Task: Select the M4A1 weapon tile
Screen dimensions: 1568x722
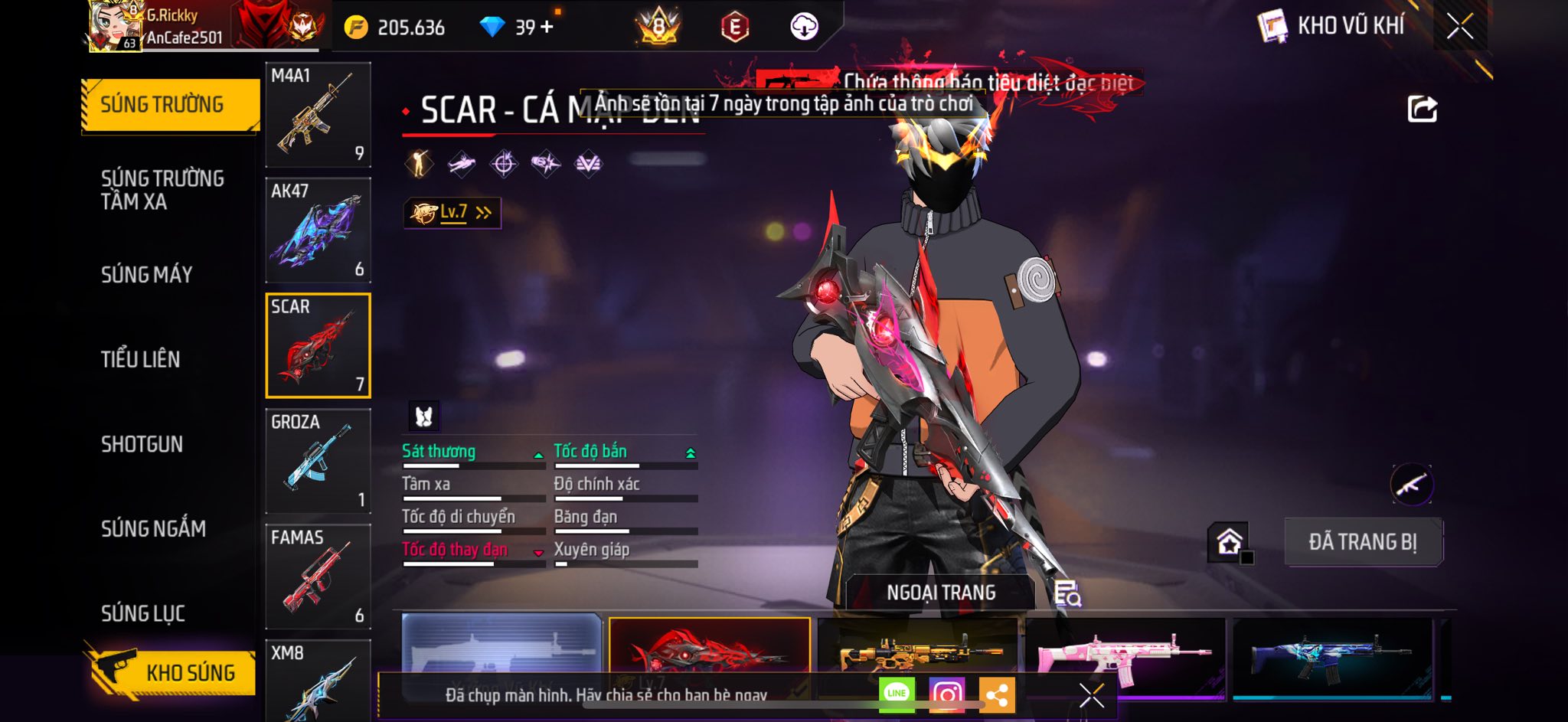Action: [x=318, y=115]
